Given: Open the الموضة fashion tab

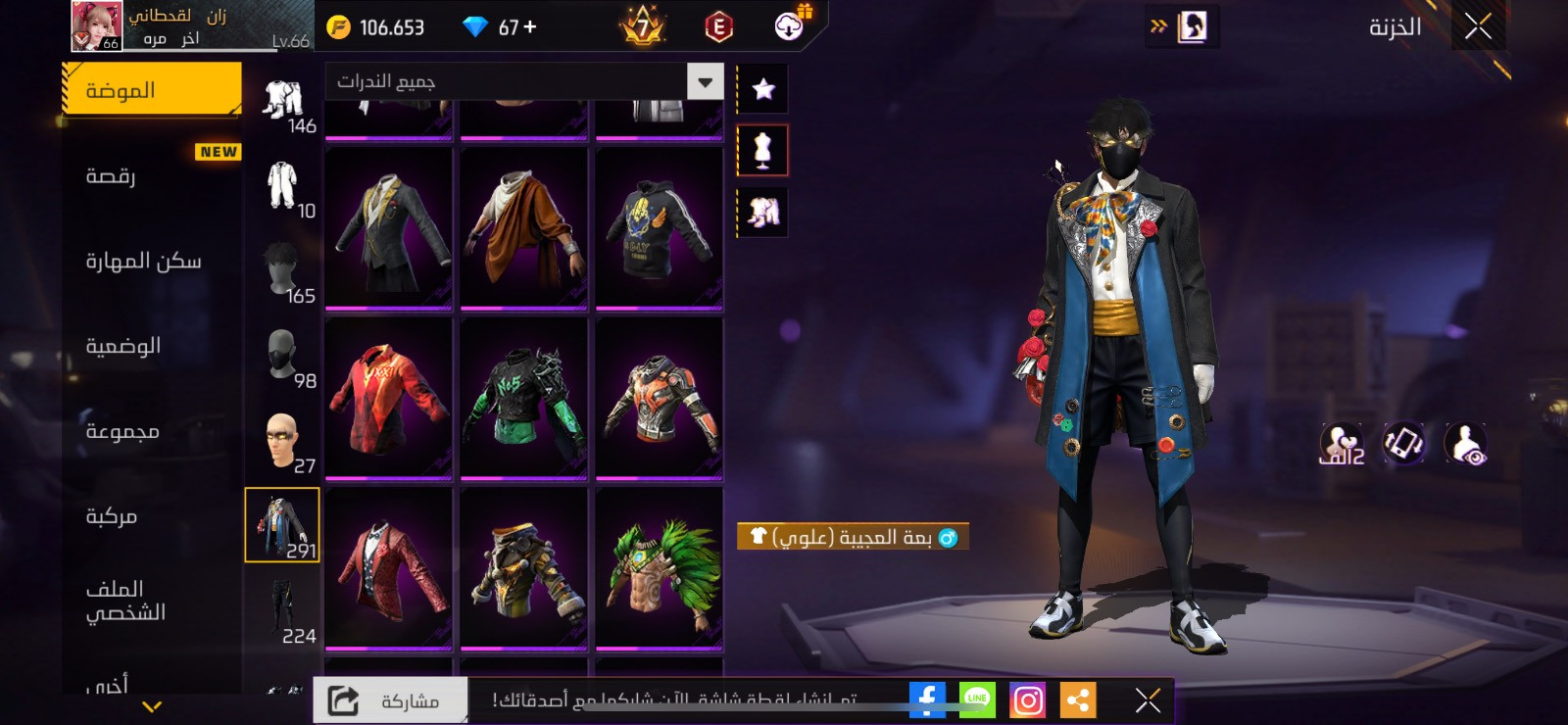Looking at the screenshot, I should [x=151, y=90].
